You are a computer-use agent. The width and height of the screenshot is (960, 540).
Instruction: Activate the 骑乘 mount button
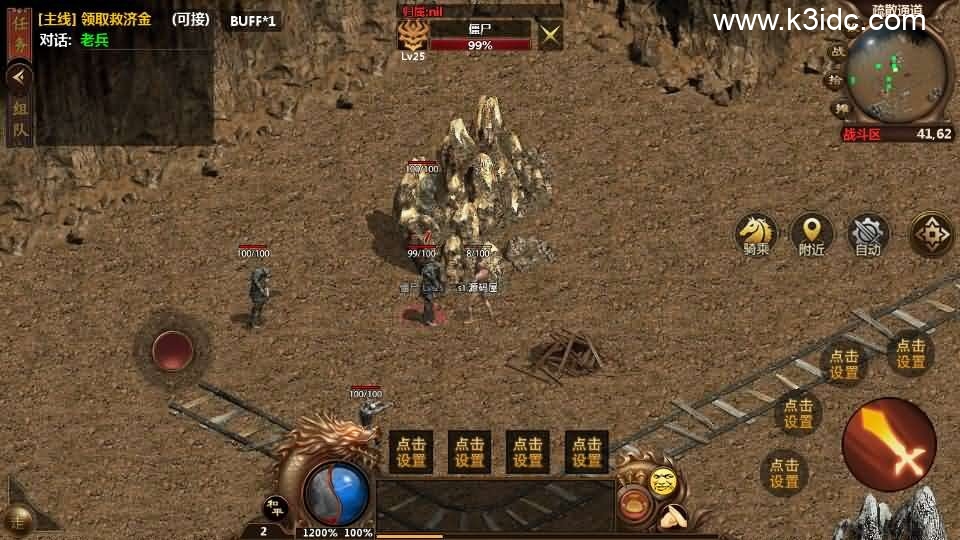756,234
